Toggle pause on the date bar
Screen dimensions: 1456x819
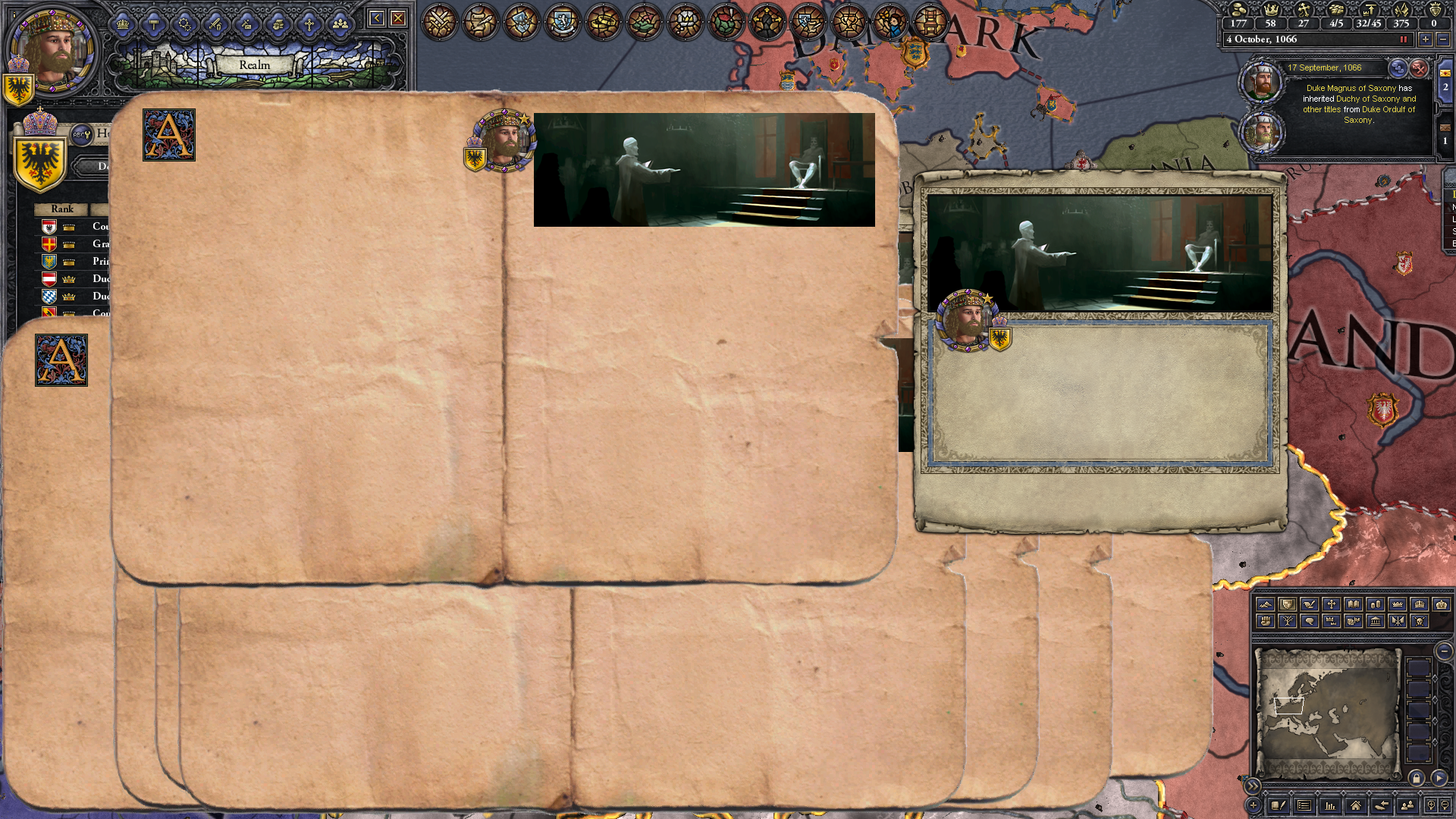point(1403,39)
